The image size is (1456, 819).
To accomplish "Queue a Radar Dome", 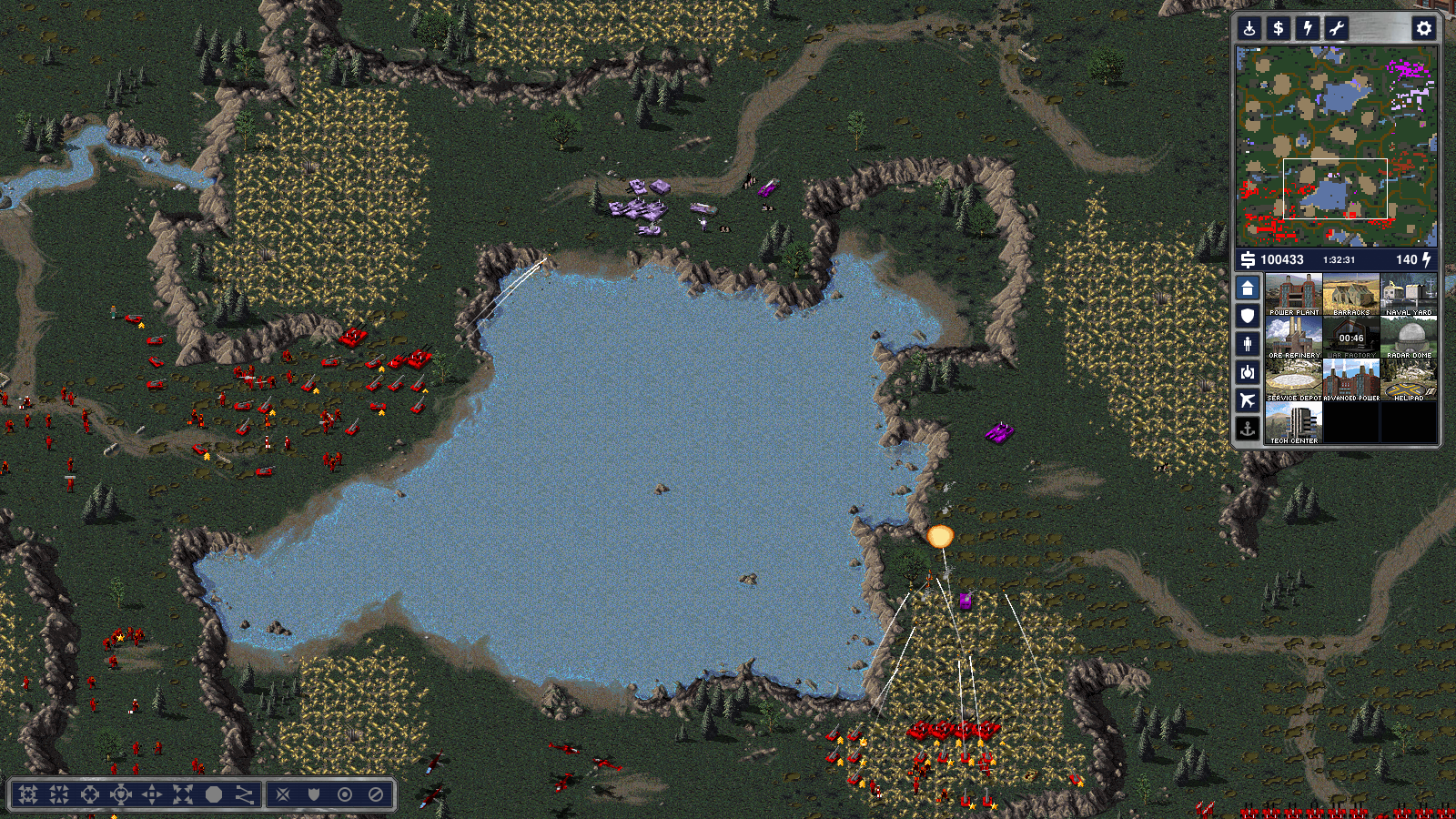I will coord(1409,337).
